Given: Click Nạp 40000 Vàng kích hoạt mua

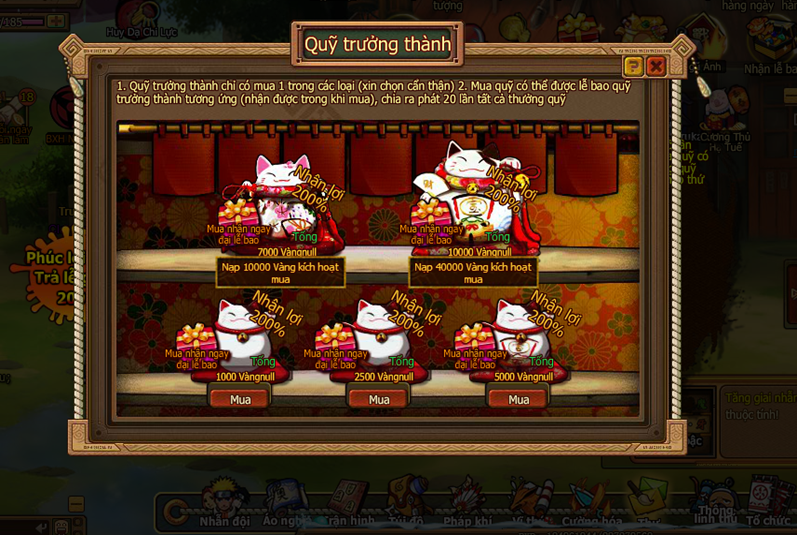Looking at the screenshot, I should pyautogui.click(x=473, y=273).
